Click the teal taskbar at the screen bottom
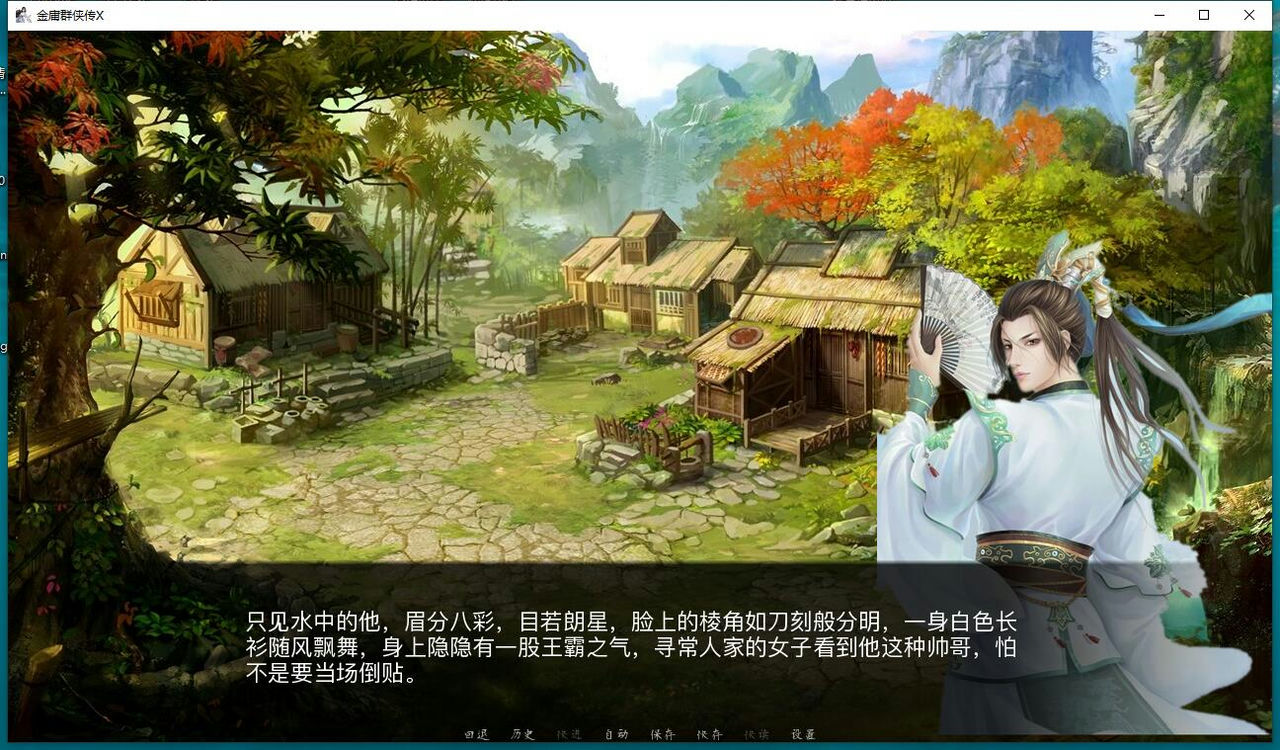 point(640,746)
